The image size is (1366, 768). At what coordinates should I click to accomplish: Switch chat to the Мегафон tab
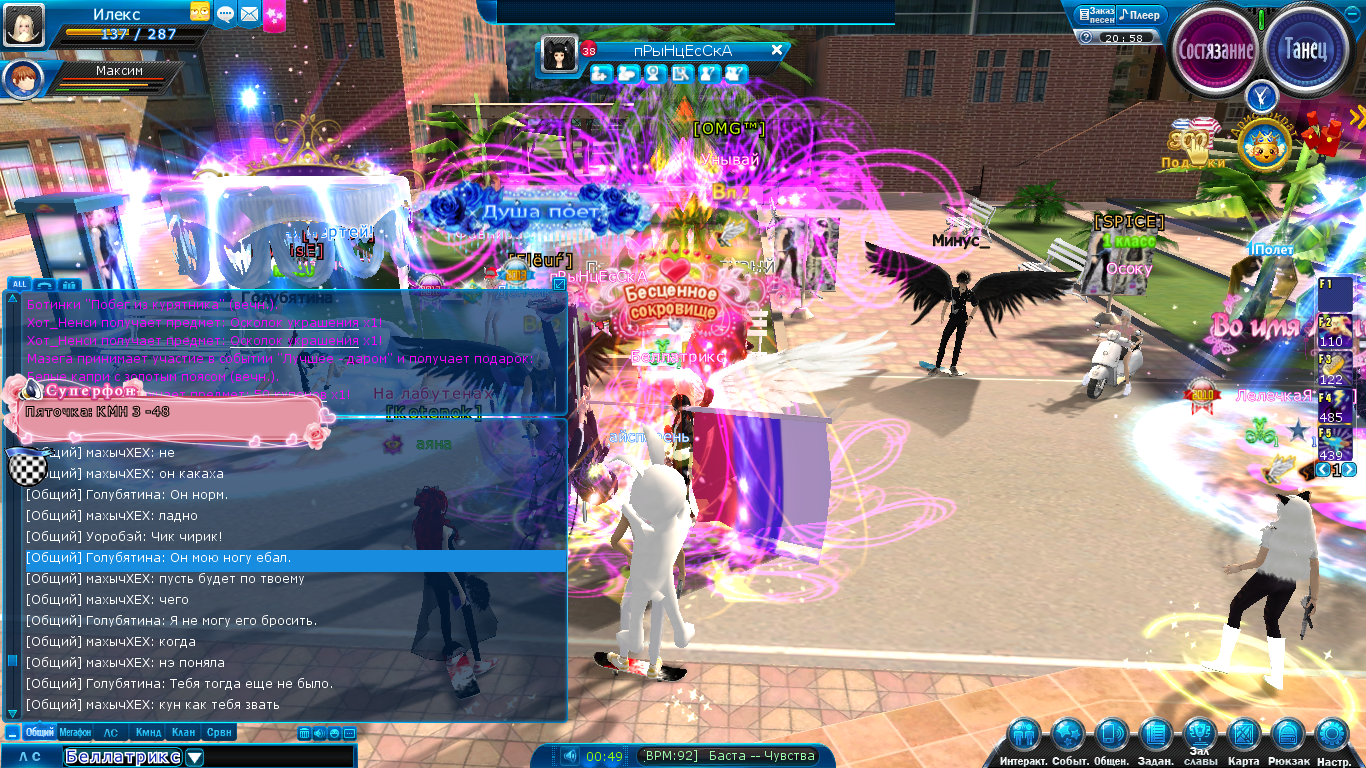click(x=75, y=732)
